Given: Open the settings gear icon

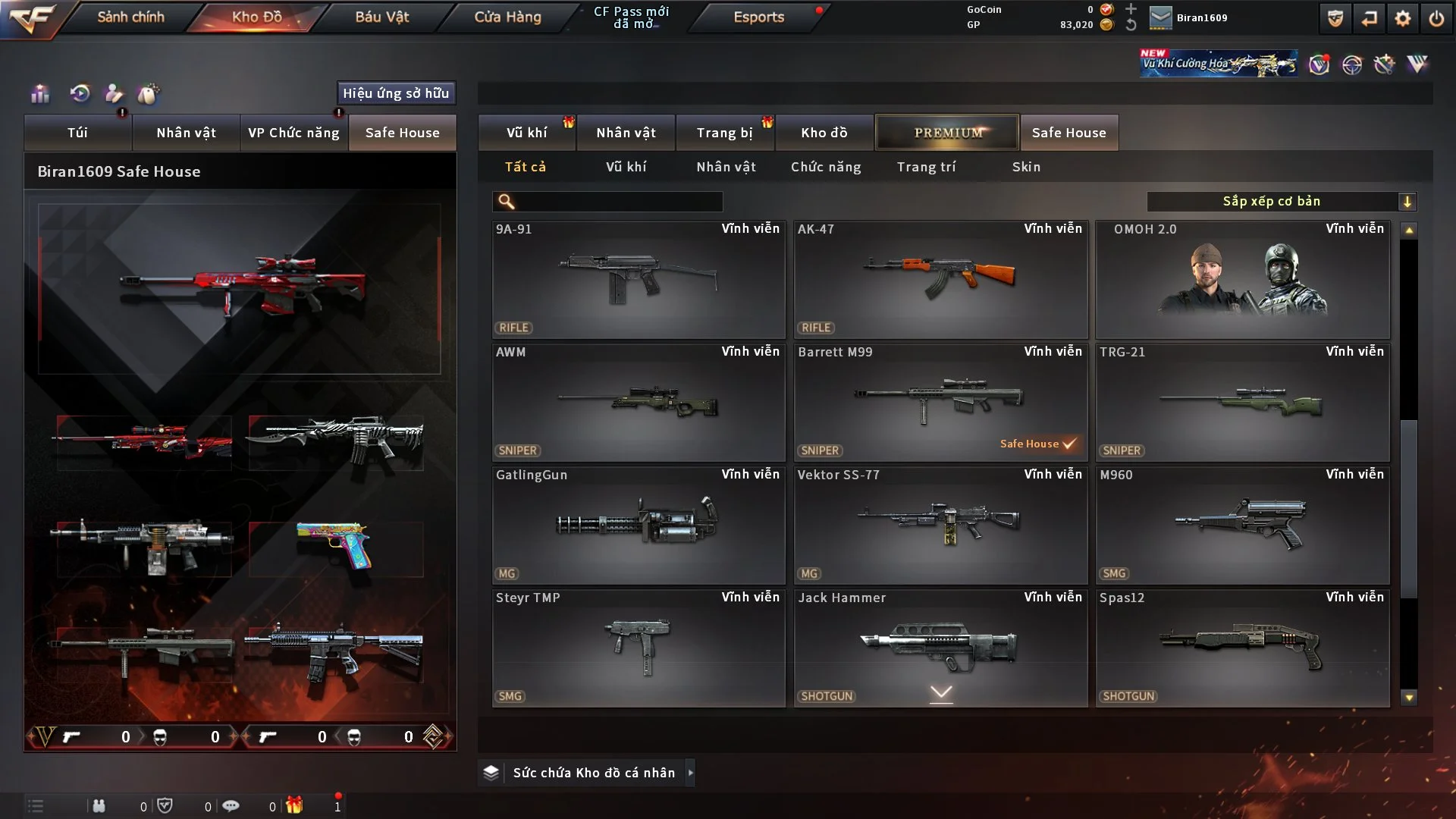Looking at the screenshot, I should [x=1403, y=18].
